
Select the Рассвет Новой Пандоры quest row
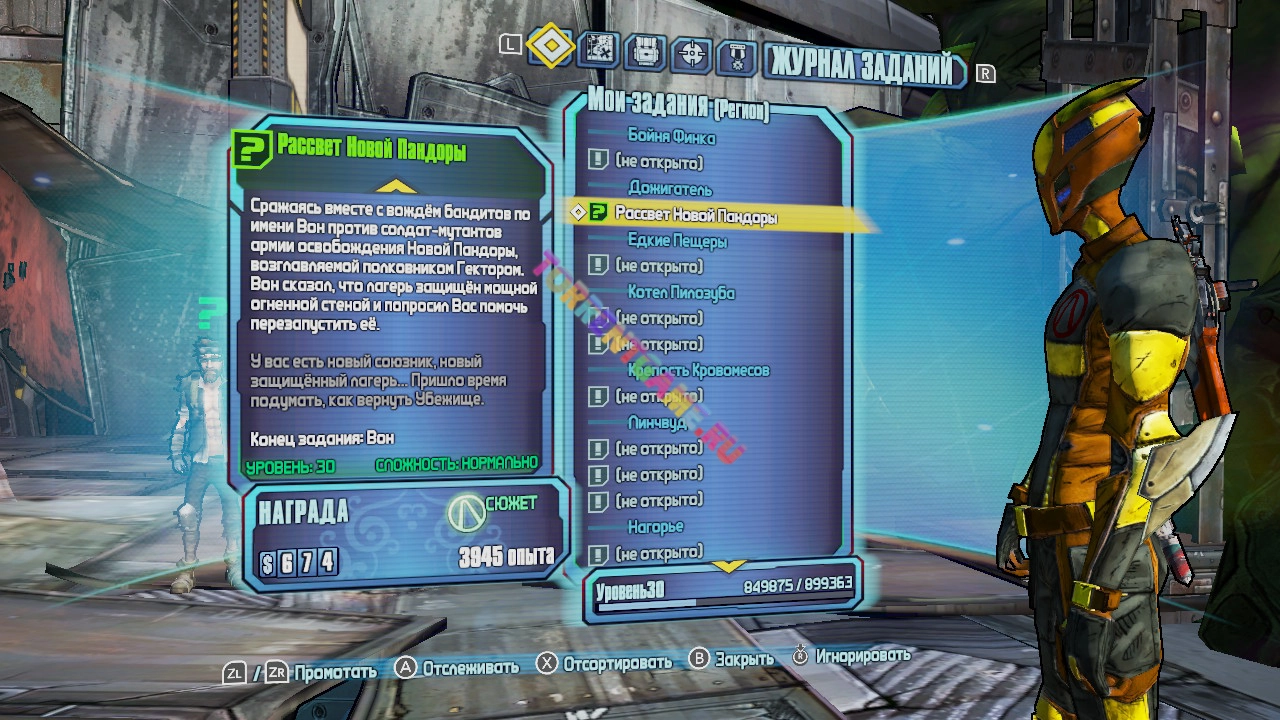click(695, 214)
